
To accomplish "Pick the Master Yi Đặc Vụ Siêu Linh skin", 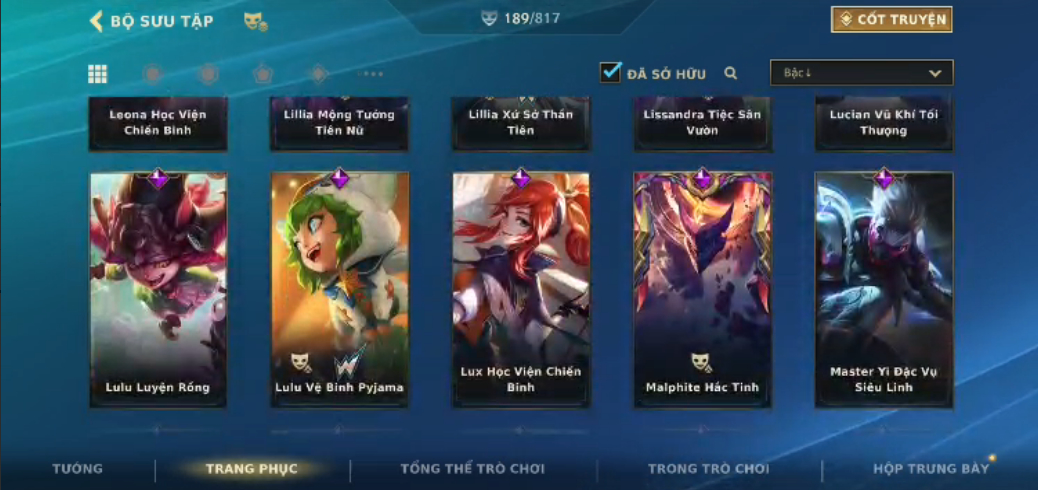I will coord(883,289).
